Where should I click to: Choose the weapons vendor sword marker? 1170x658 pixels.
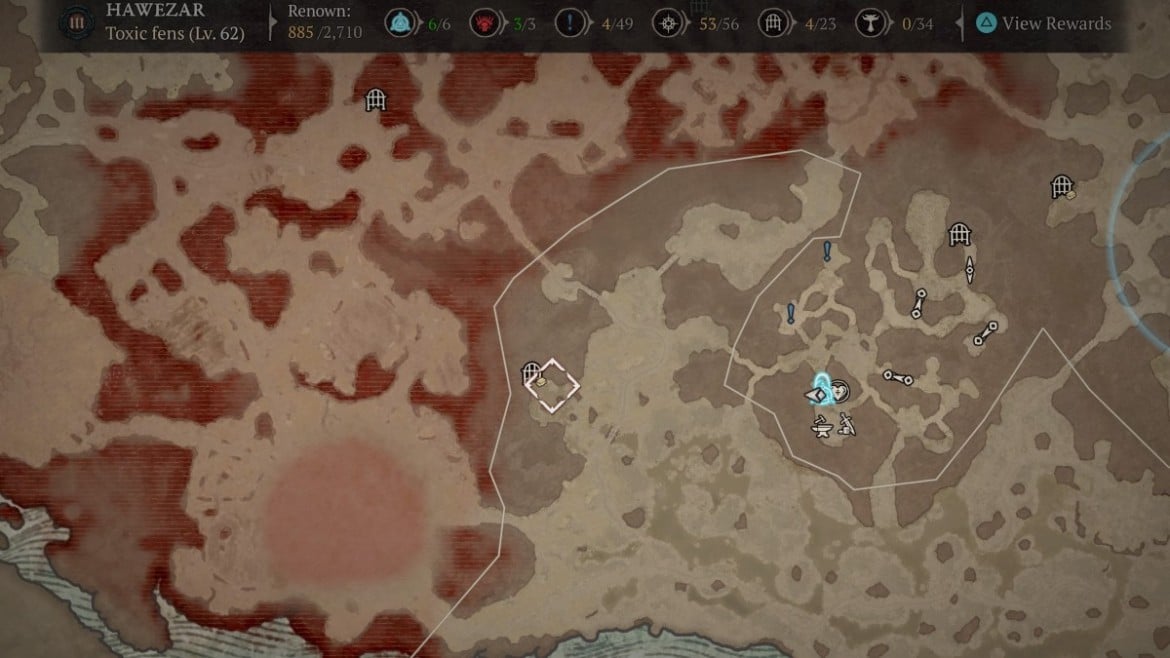(848, 425)
